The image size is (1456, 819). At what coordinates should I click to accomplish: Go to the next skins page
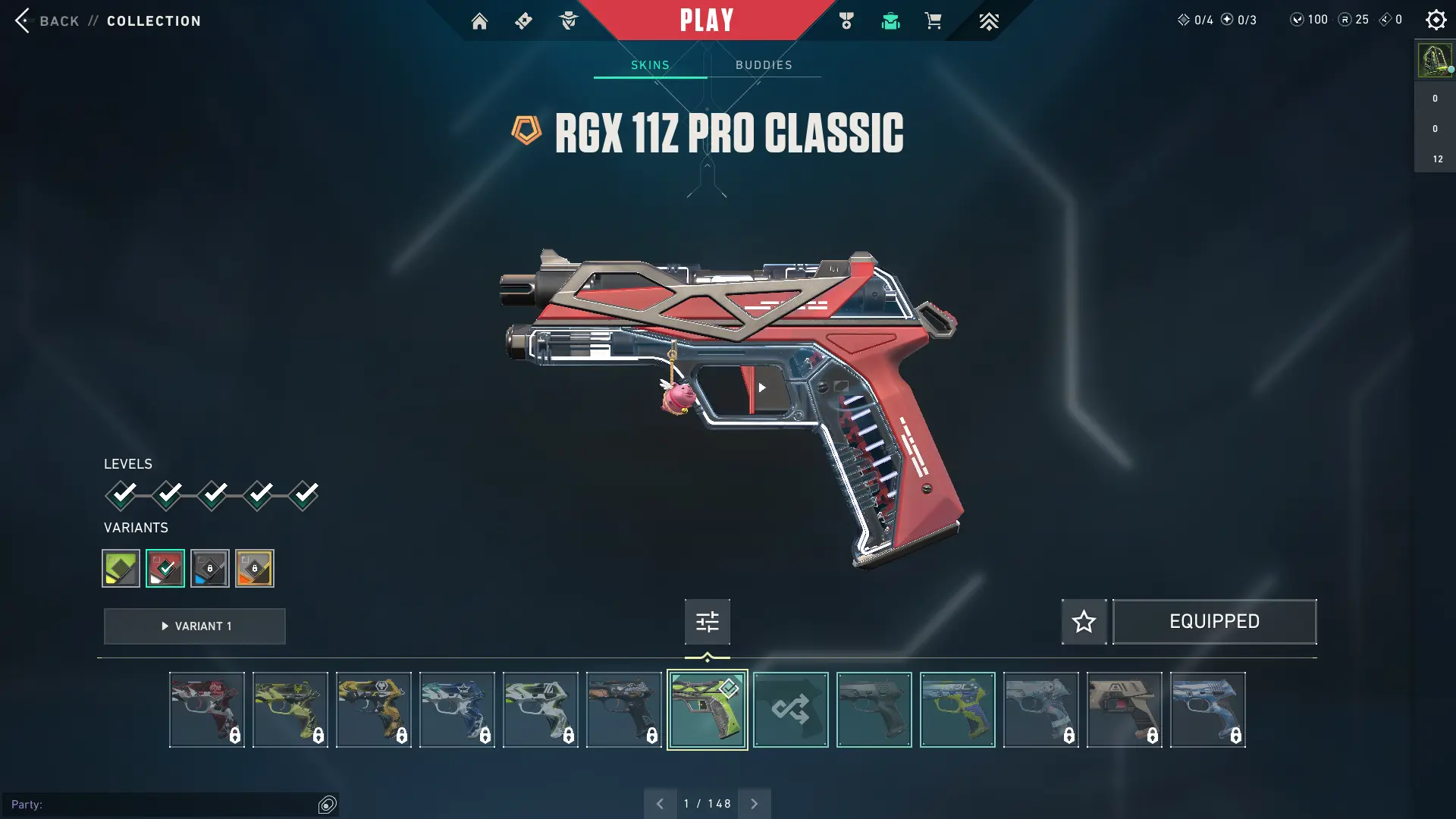click(754, 804)
